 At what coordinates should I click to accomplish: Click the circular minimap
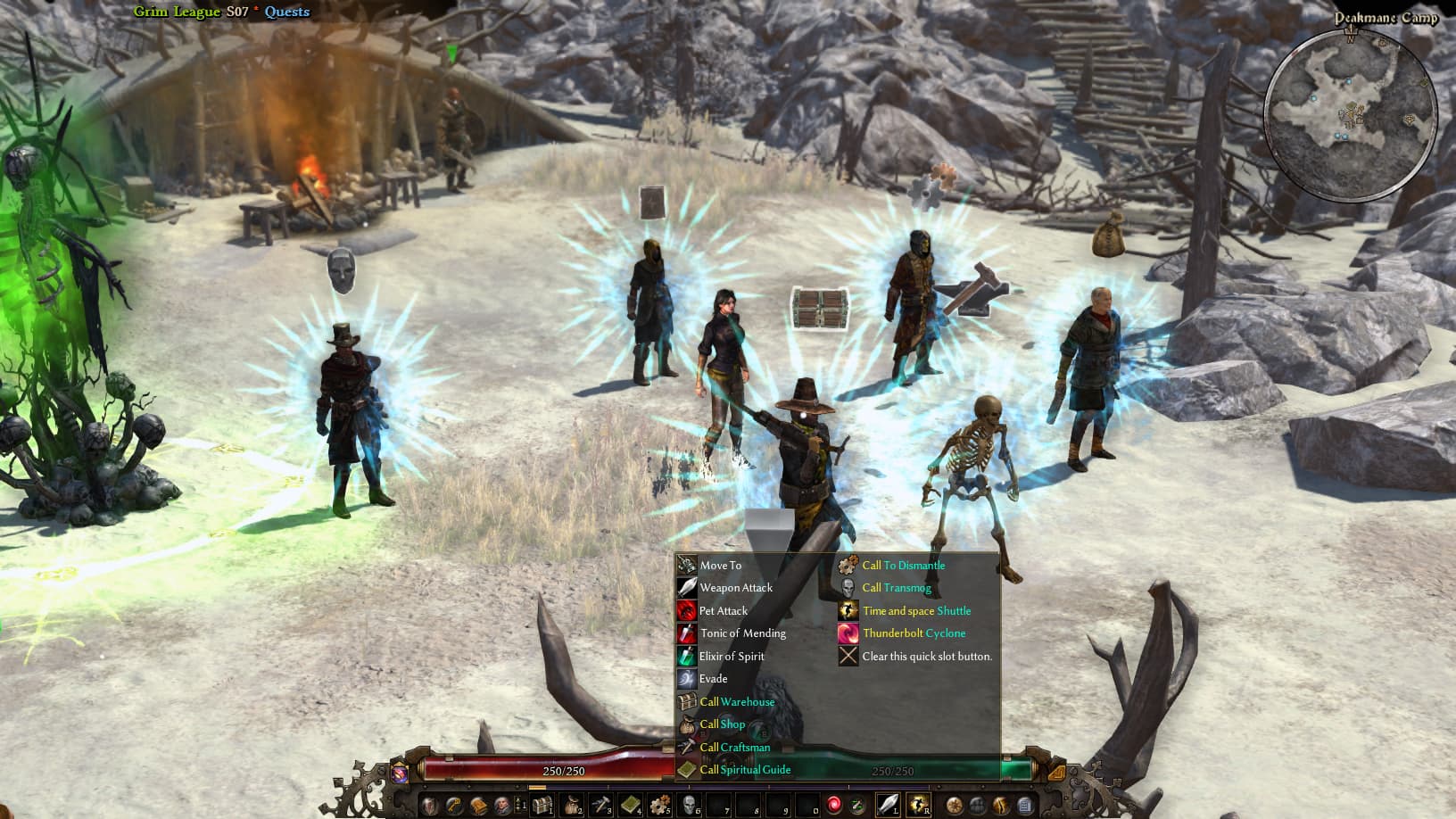(x=1351, y=114)
